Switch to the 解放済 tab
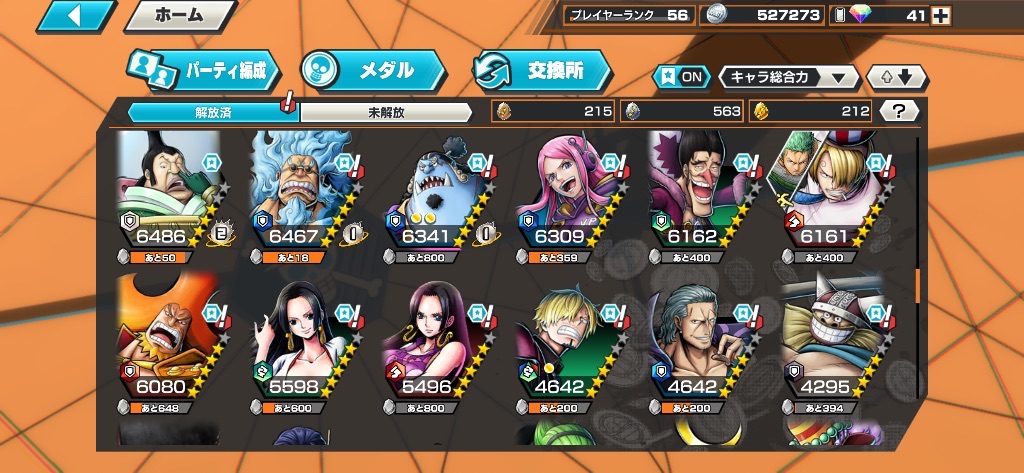 pyautogui.click(x=213, y=112)
